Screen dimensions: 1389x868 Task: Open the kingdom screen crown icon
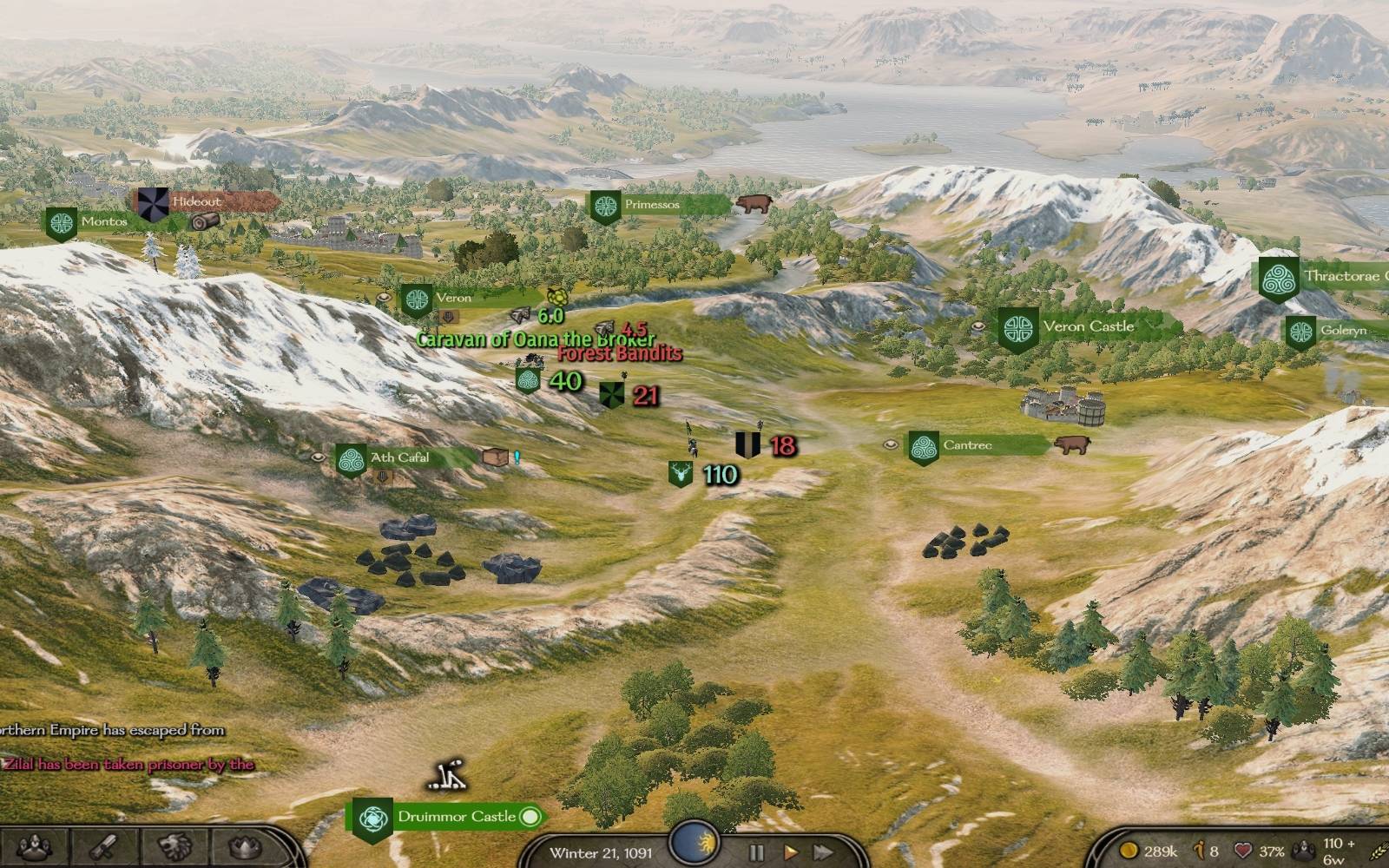point(247,846)
